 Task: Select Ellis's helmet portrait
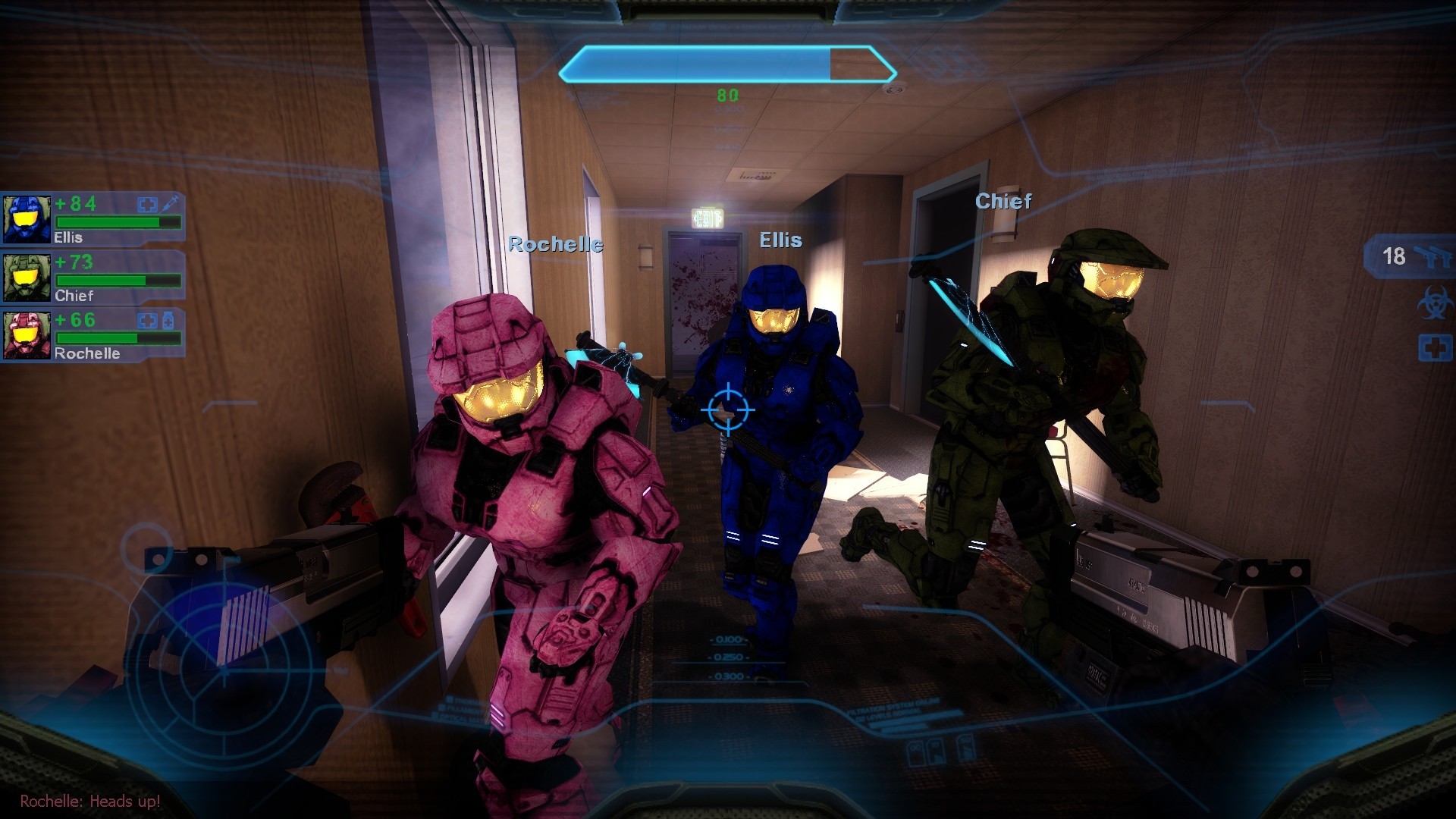pos(27,218)
